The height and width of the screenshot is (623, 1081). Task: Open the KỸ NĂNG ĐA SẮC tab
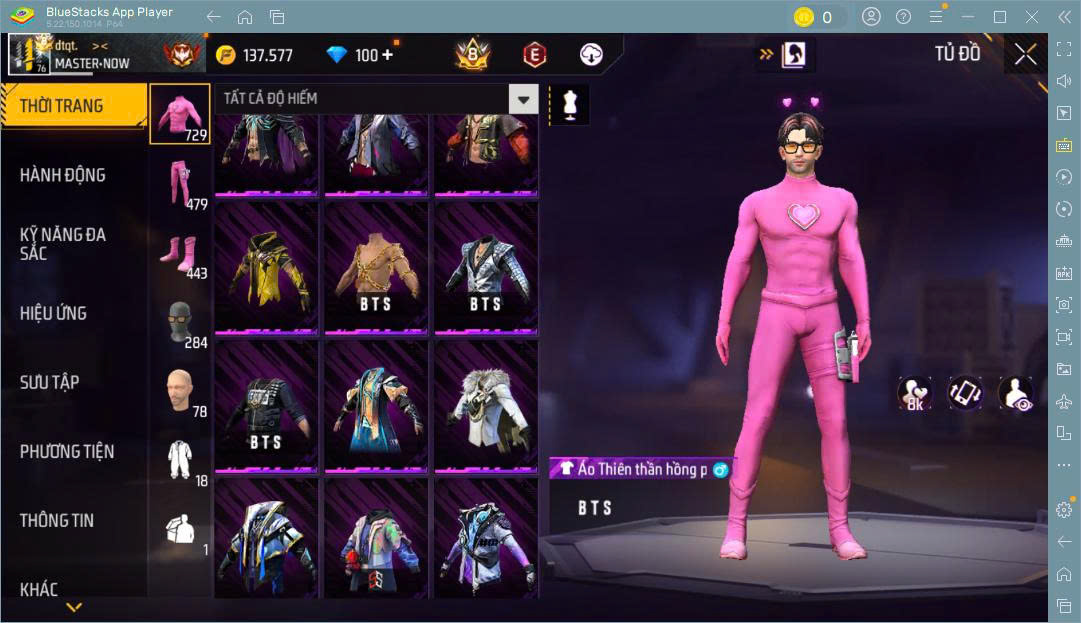pos(62,243)
